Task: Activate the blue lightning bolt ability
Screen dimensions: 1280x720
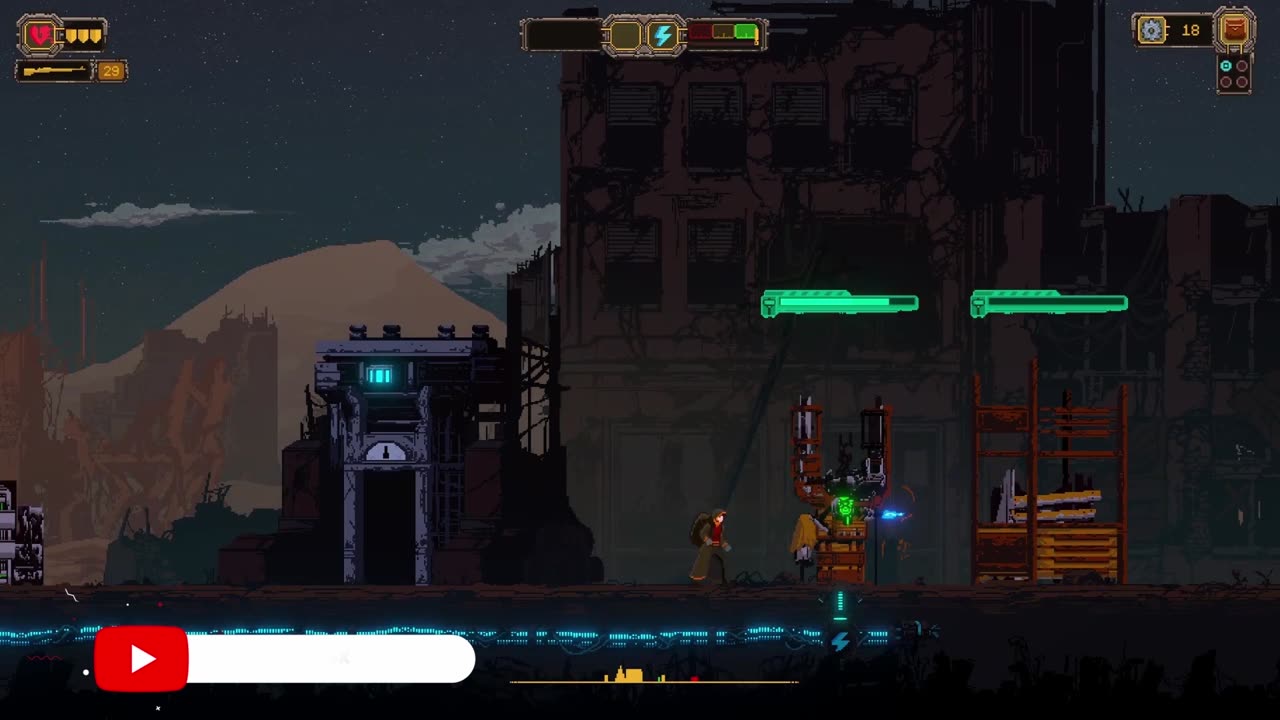Action: [662, 36]
